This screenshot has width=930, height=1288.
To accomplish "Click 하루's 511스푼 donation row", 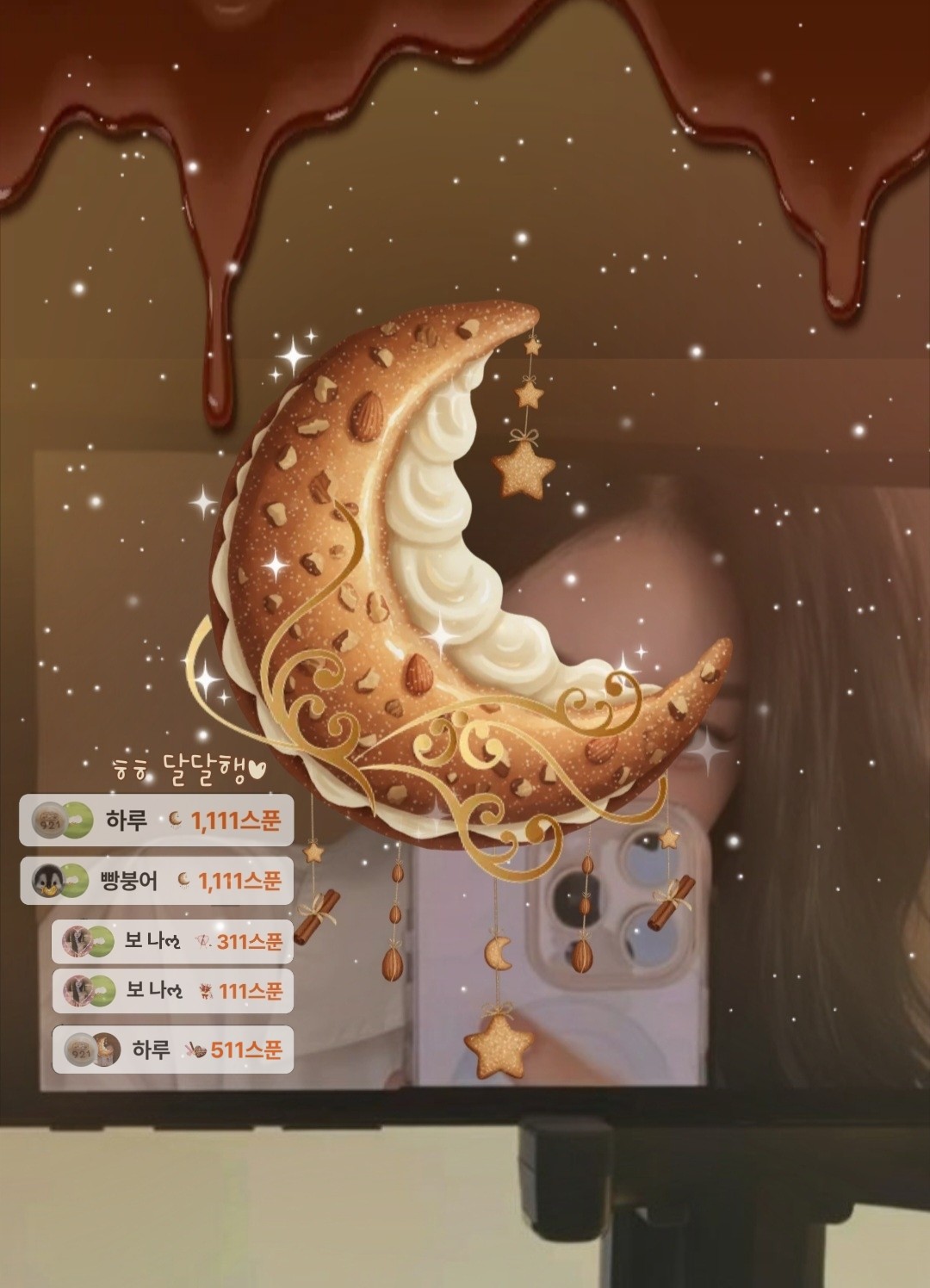I will coord(172,1050).
